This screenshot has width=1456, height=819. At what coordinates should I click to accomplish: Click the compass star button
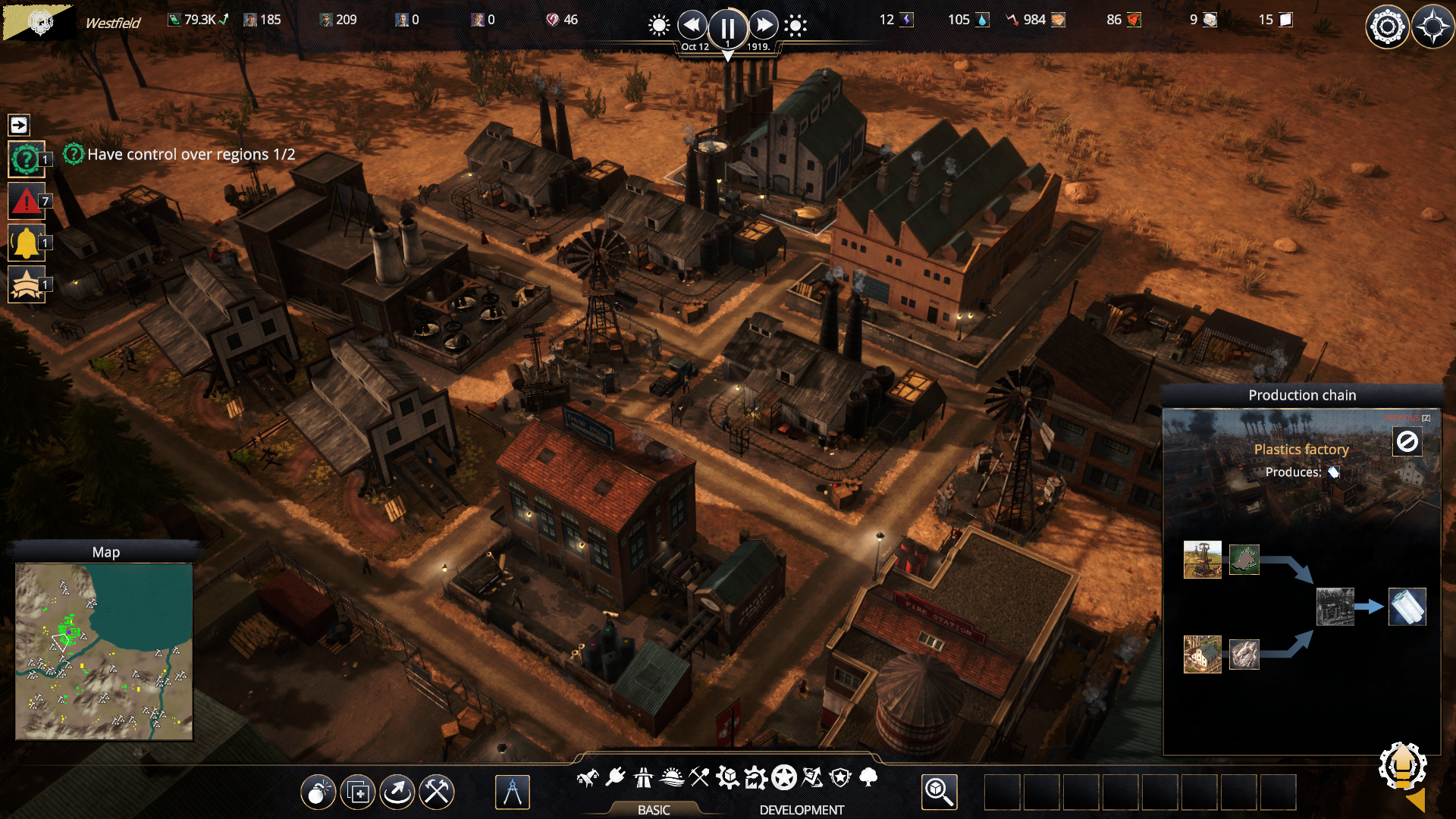pos(1432,27)
